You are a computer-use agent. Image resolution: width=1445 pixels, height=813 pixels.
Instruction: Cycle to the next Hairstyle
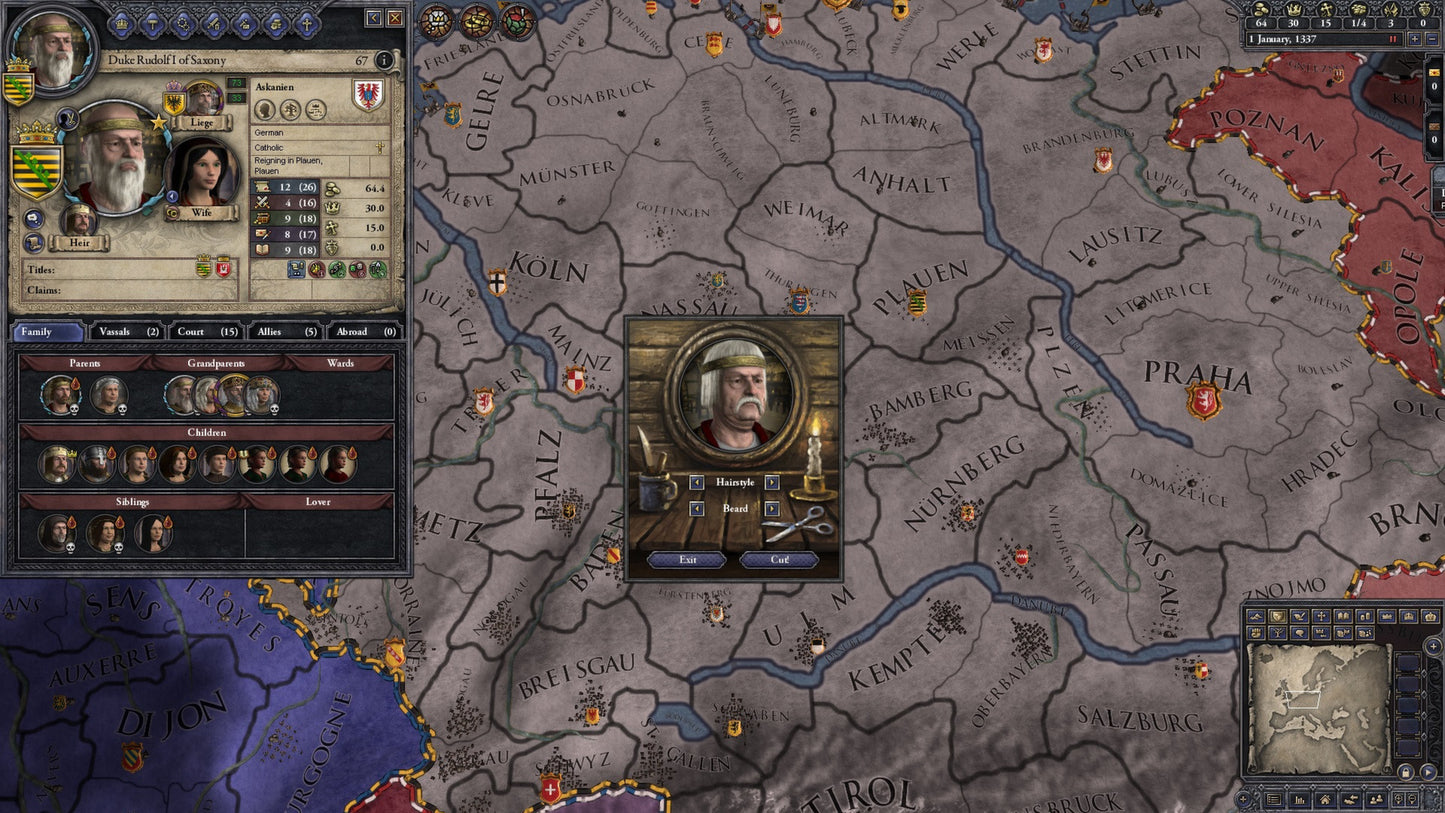point(771,482)
